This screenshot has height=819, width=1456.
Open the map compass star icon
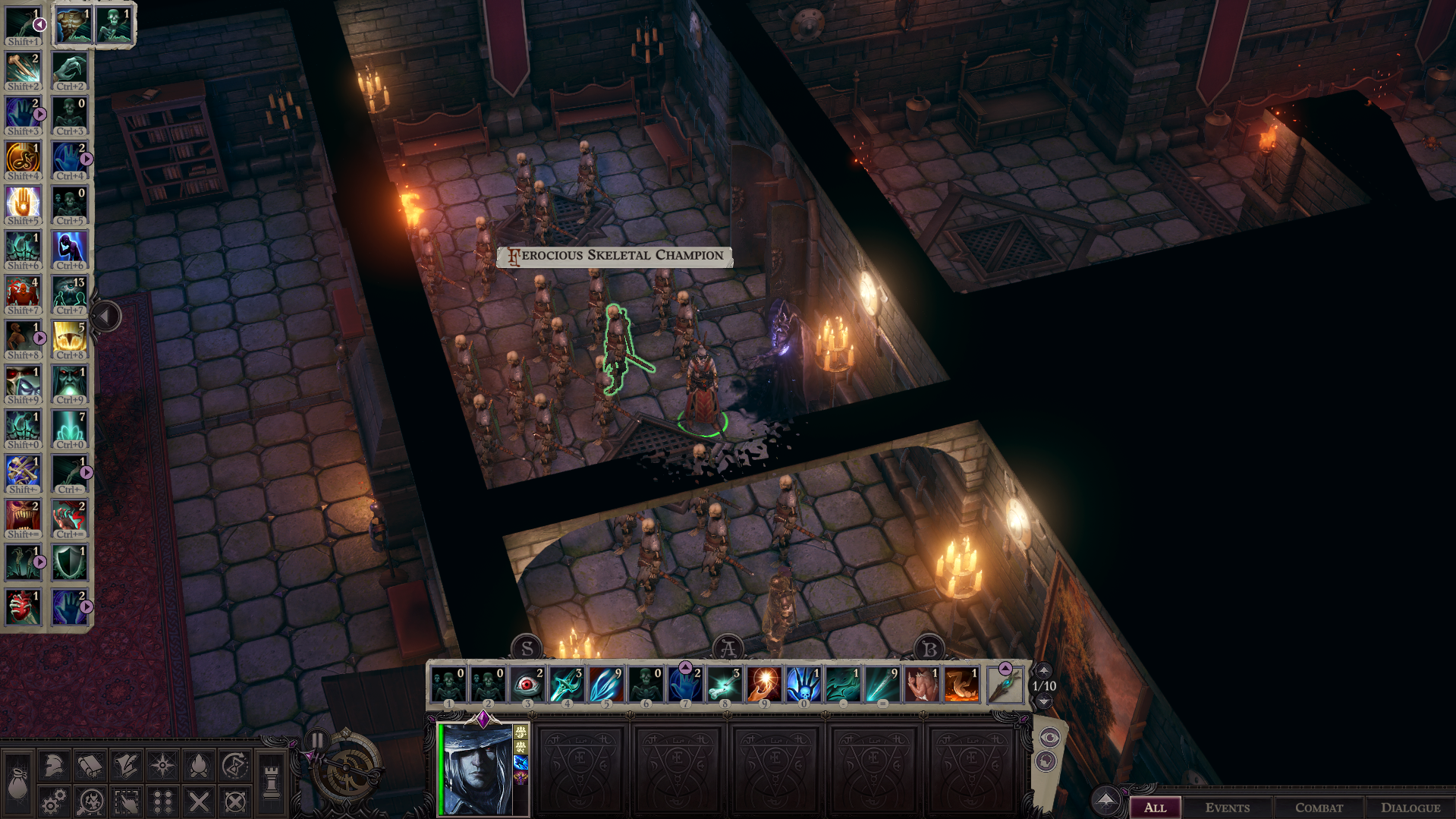tap(162, 765)
